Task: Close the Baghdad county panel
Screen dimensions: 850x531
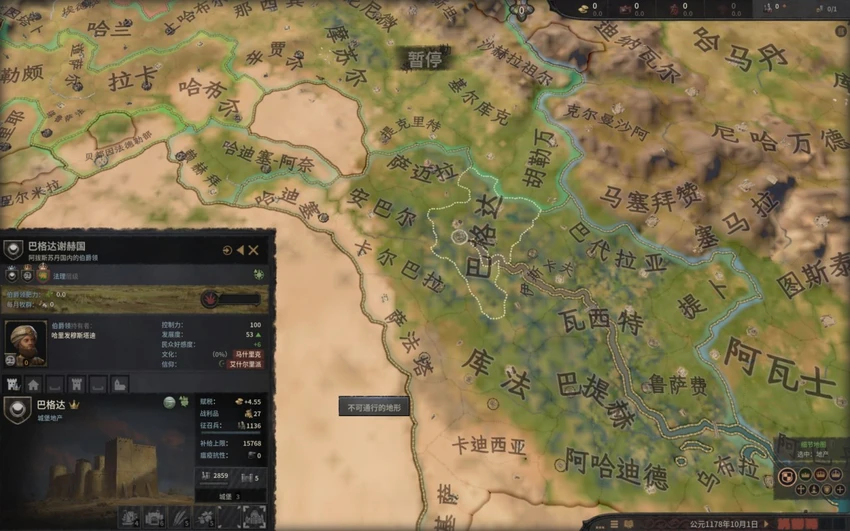Action: coord(254,250)
